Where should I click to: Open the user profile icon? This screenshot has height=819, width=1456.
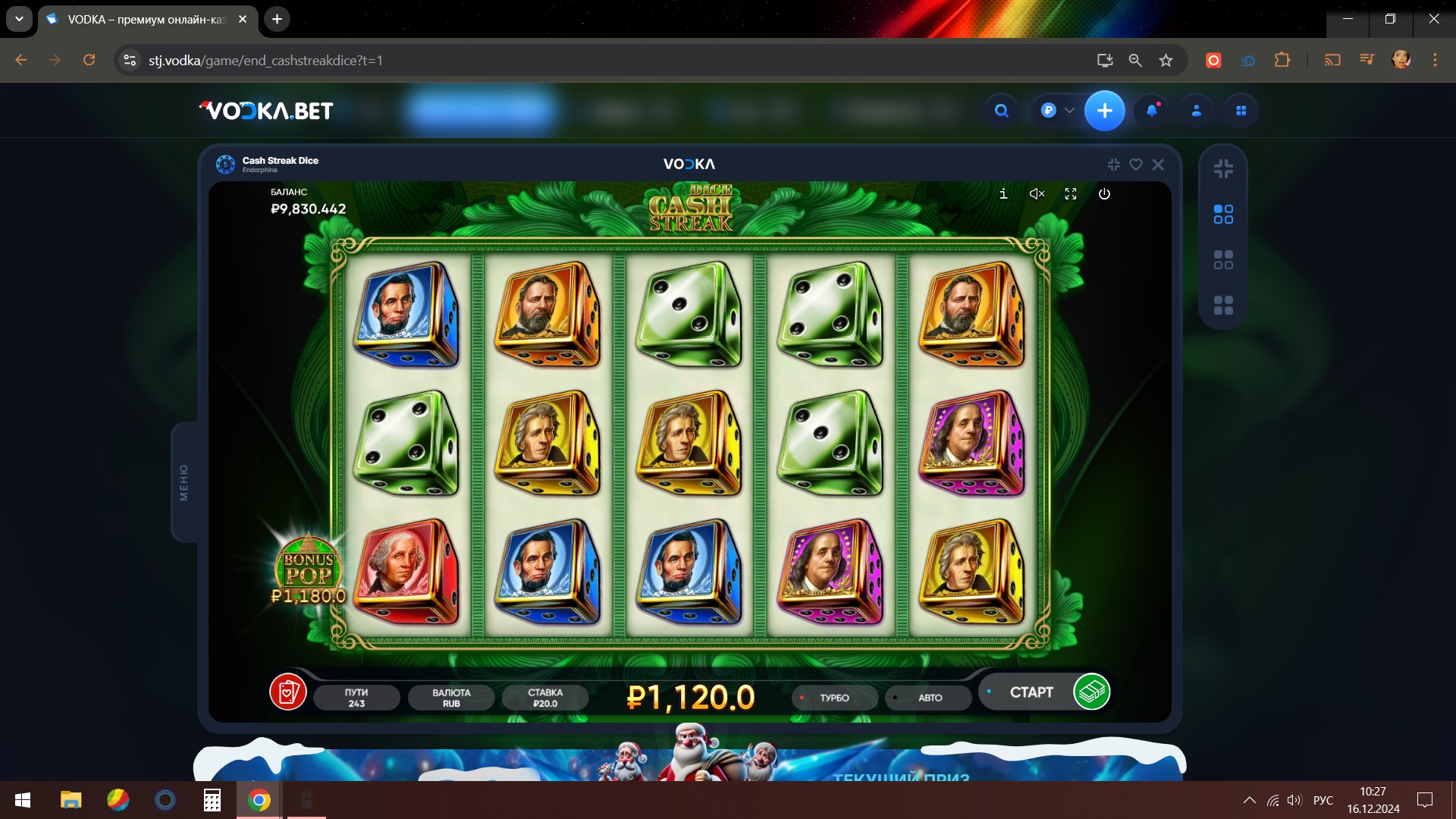click(1197, 111)
